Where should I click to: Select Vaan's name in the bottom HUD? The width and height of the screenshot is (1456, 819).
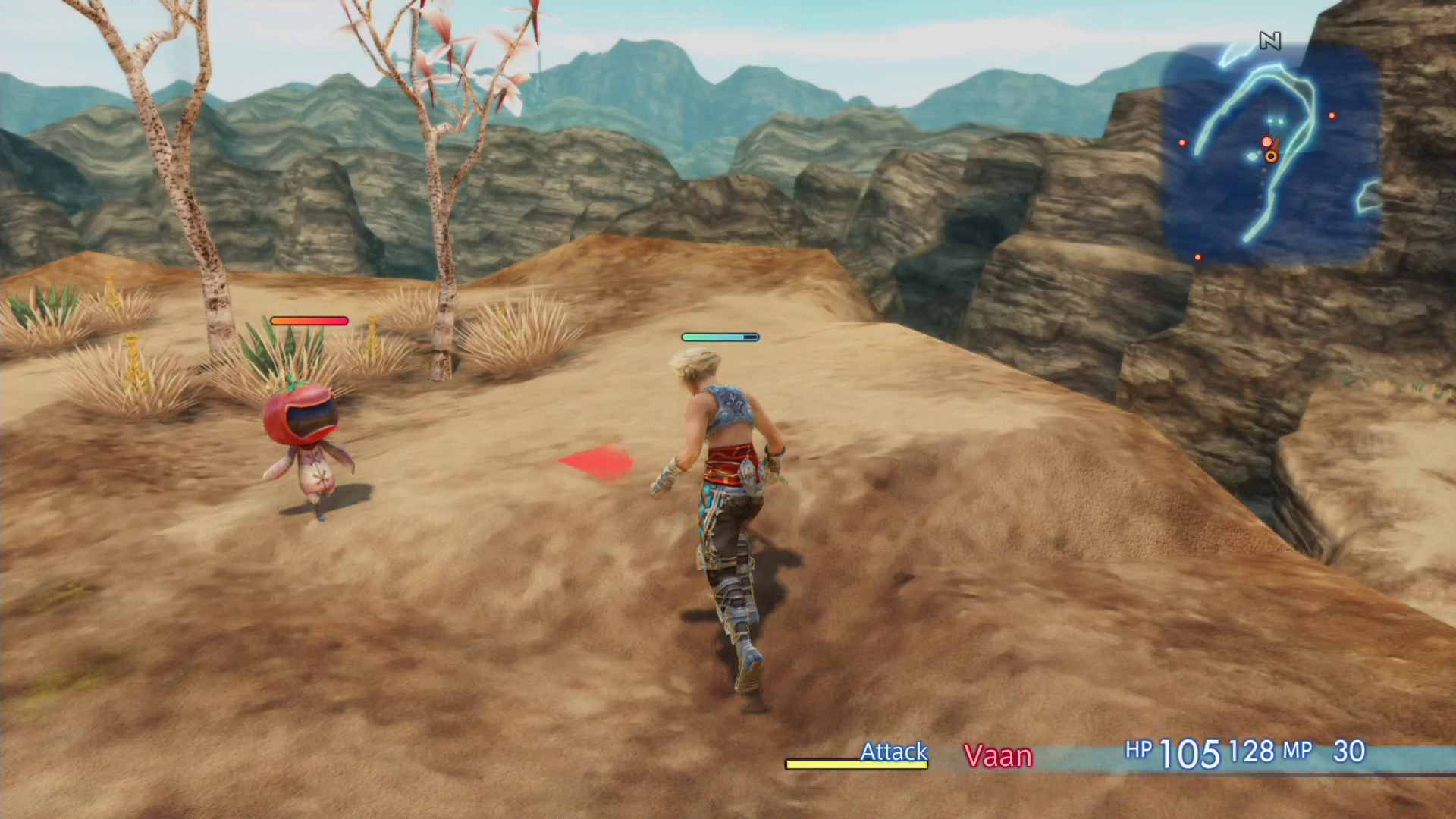[999, 756]
